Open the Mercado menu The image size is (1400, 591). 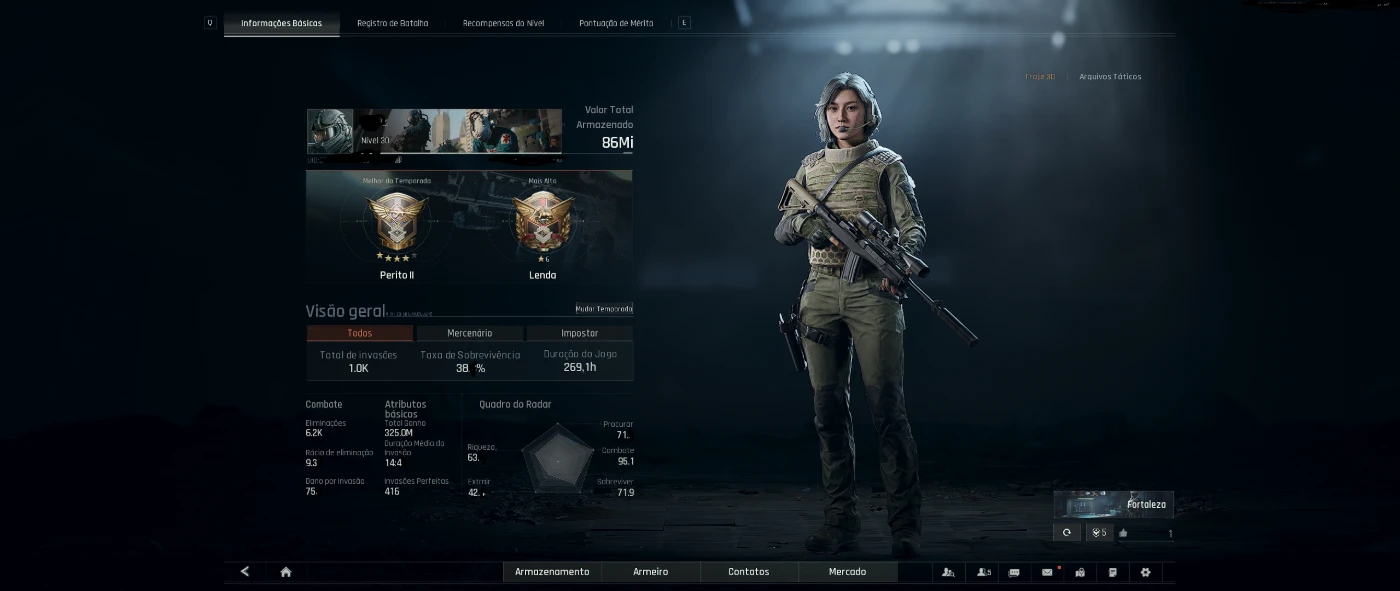click(847, 572)
